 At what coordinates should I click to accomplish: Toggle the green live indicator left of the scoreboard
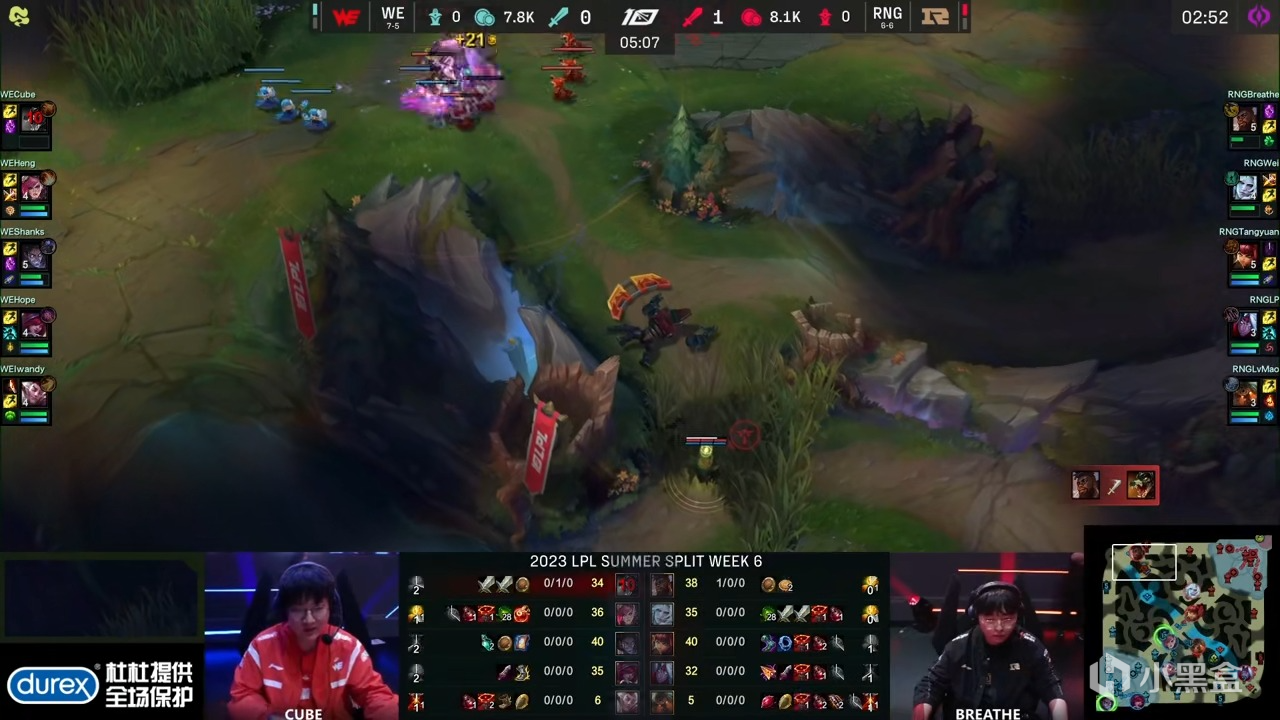coord(314,13)
